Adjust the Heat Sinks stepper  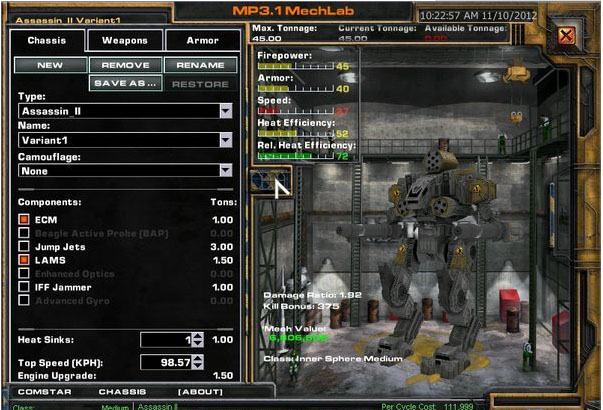coord(196,340)
